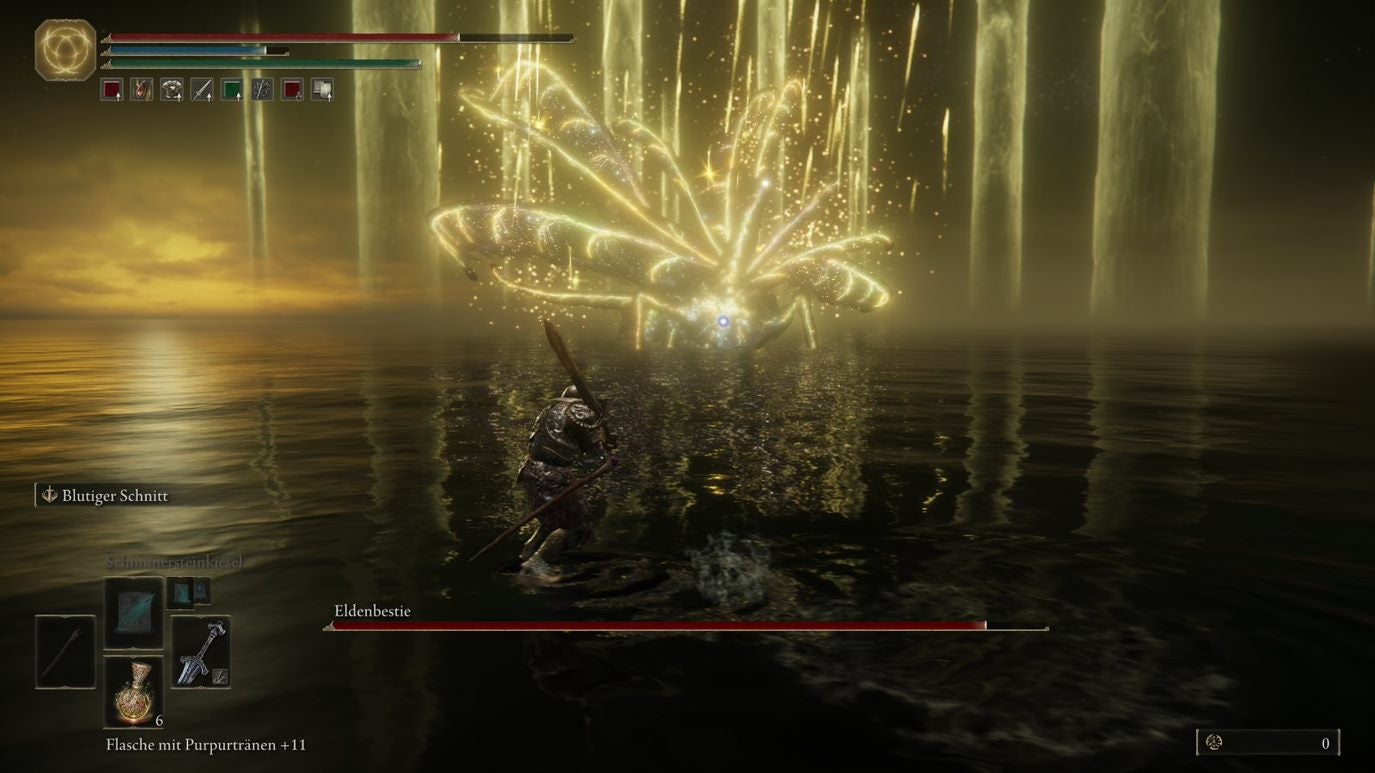This screenshot has height=773, width=1375.
Task: Select the Flasche mit Purpurtränen flask slot
Action: (x=134, y=692)
